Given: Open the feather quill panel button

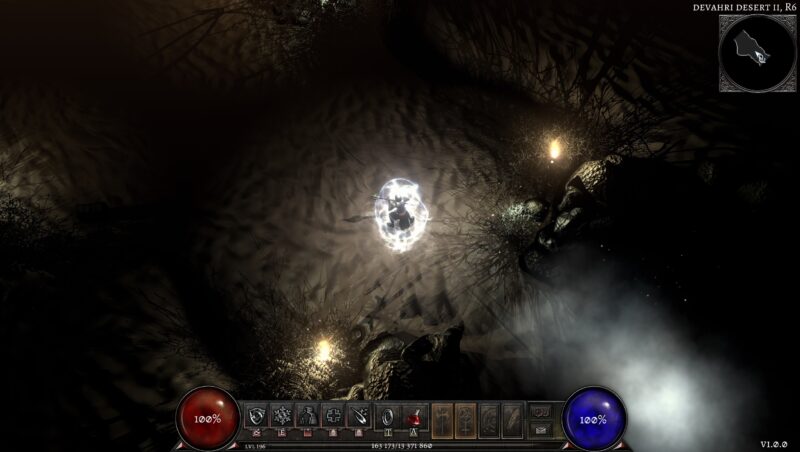Looking at the screenshot, I should coord(512,416).
